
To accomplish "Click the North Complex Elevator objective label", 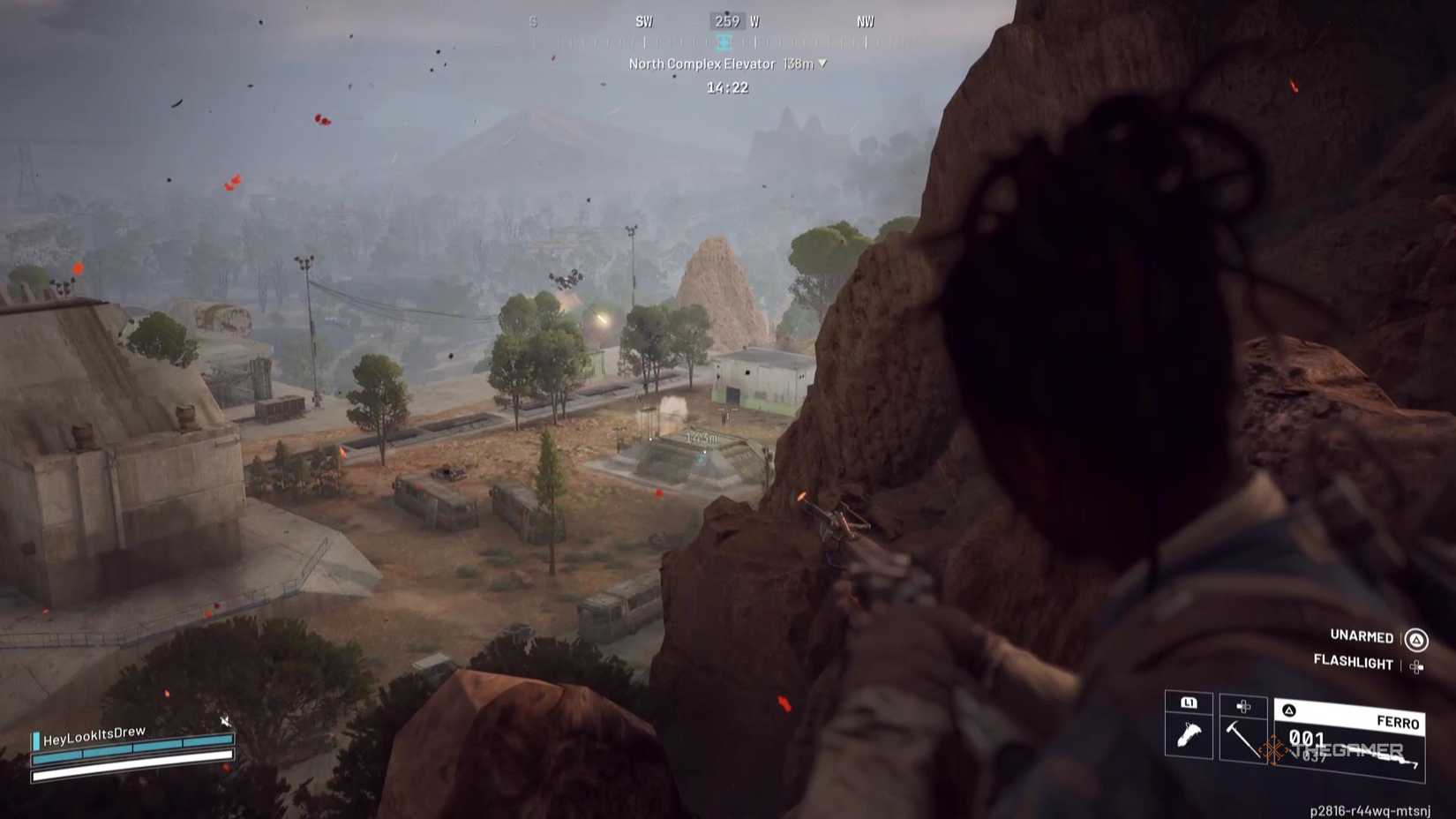I will 702,64.
